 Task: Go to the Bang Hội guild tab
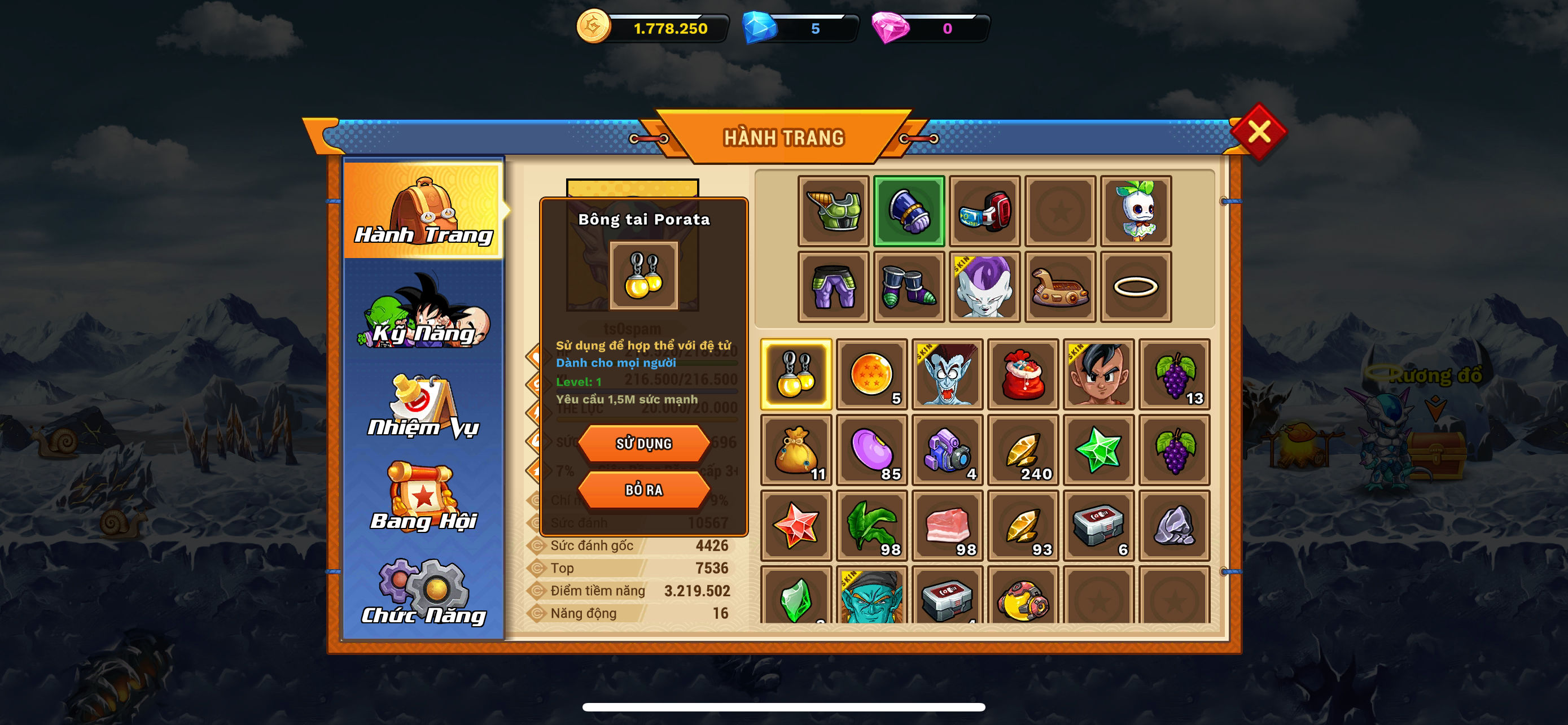click(424, 498)
